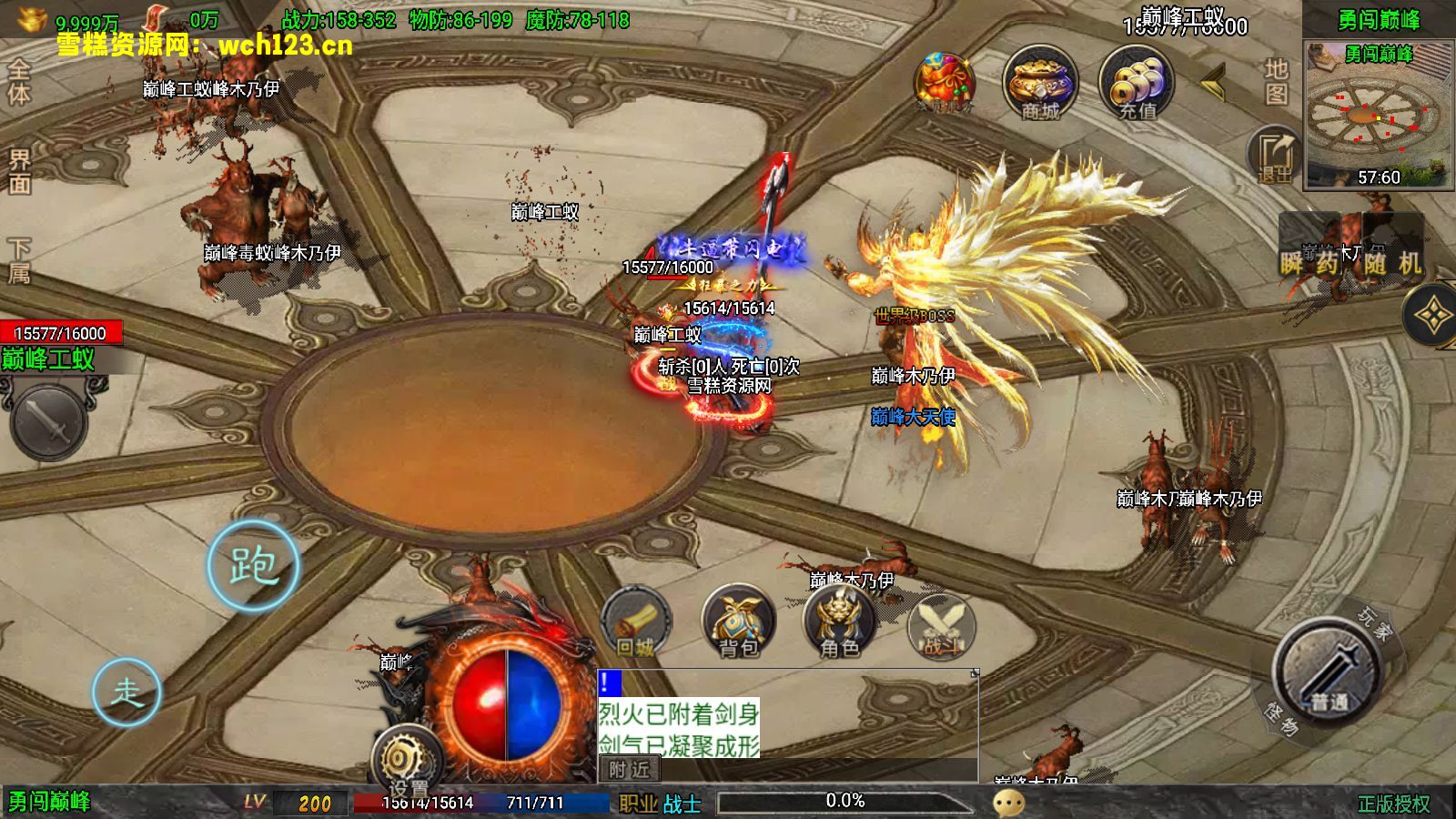Open the 背包 backpack
1456x819 pixels.
(738, 623)
